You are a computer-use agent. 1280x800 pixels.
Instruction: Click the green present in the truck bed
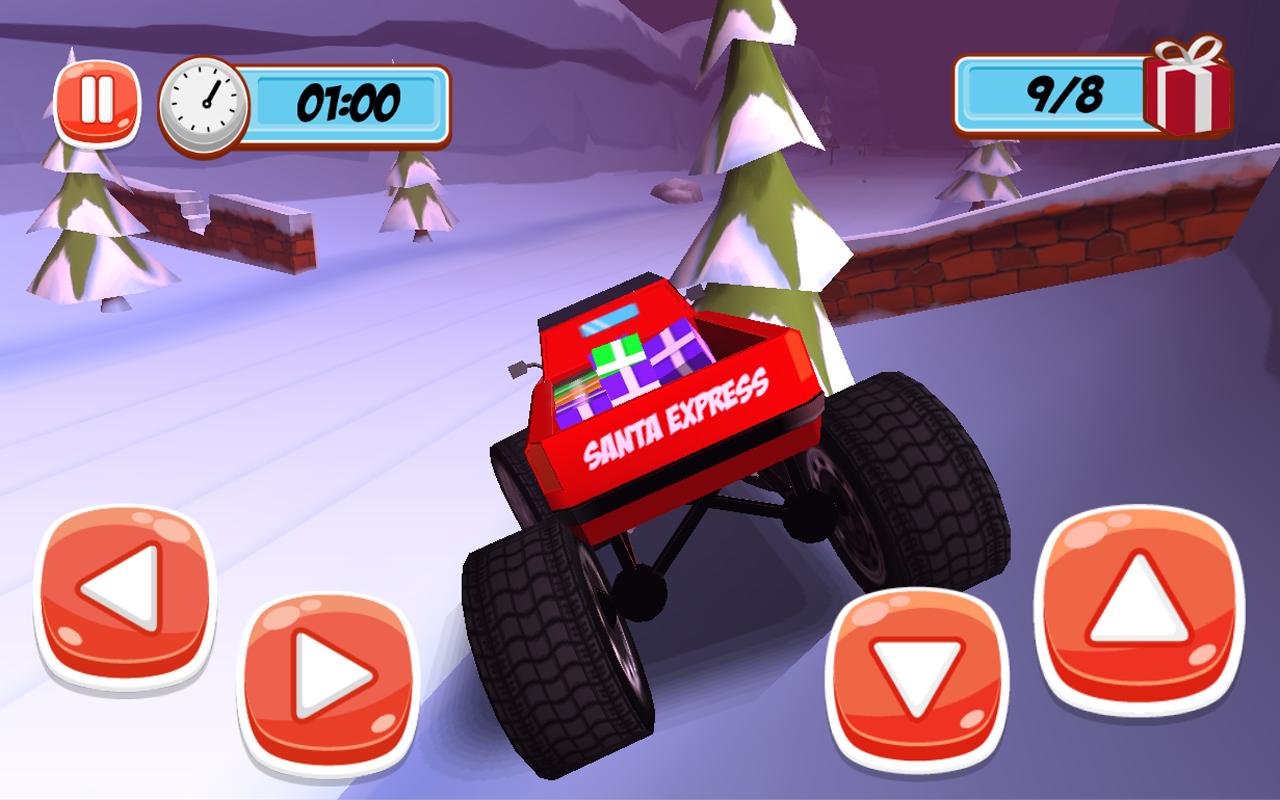coord(617,355)
